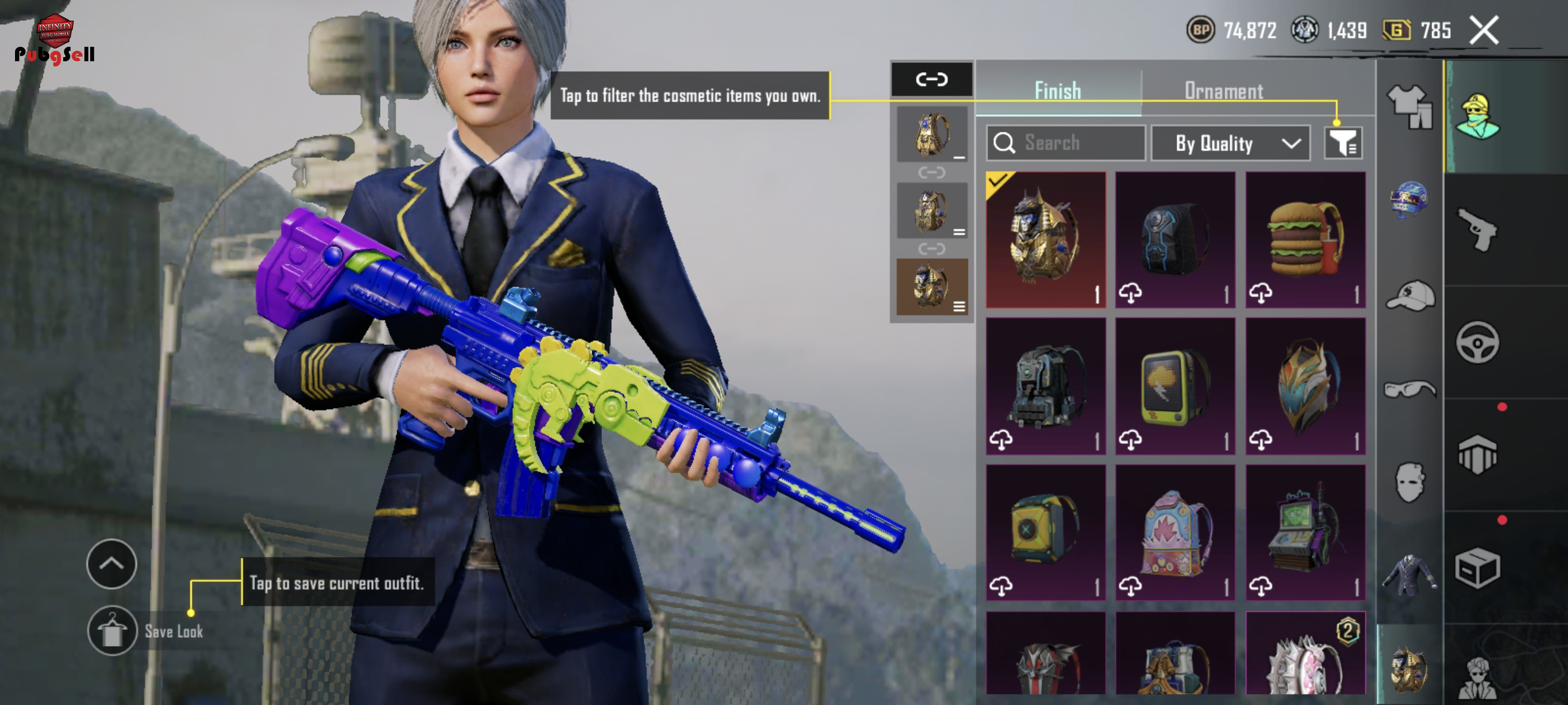Choose the hamburger backpack skin
Screen dimensions: 1568x705
coord(1305,240)
